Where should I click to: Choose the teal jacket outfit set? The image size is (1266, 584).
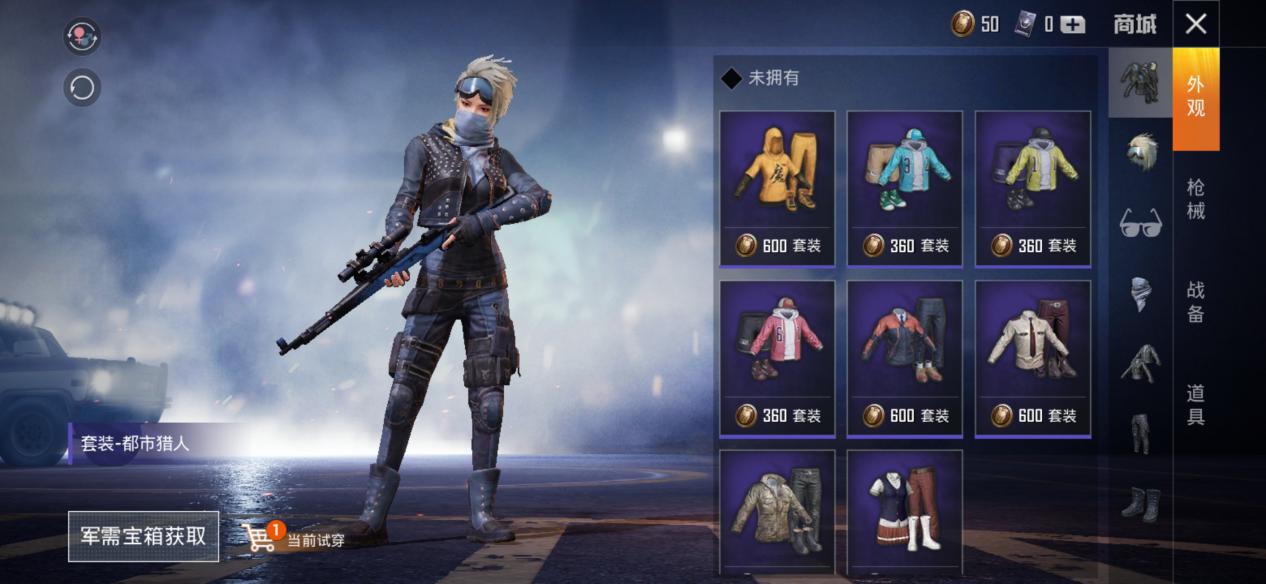click(904, 188)
